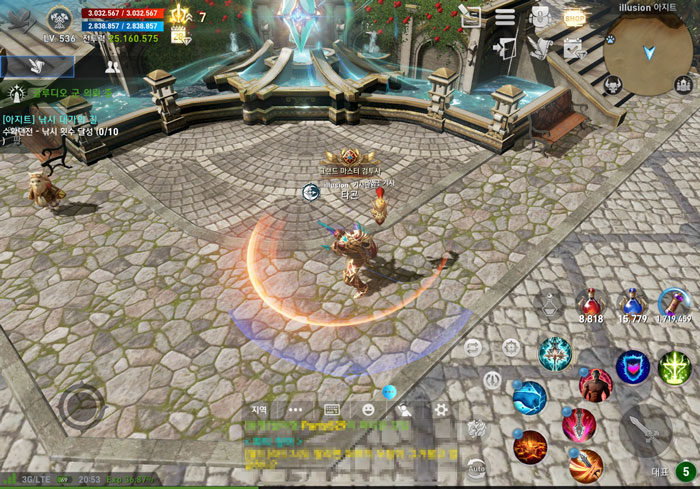The height and width of the screenshot is (489, 700).
Task: Click the exit door icon
Action: (x=505, y=47)
